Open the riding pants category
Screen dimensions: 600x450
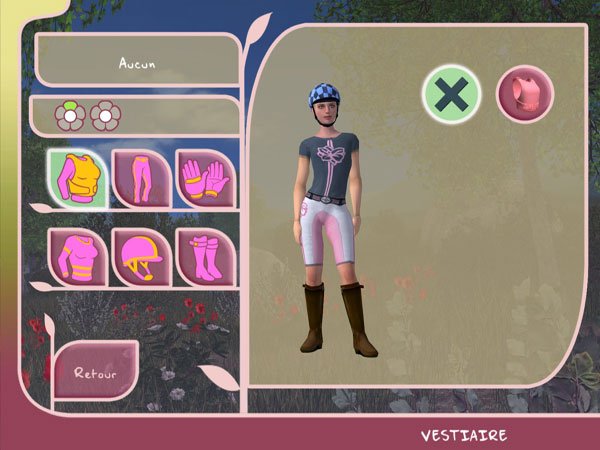pyautogui.click(x=141, y=178)
